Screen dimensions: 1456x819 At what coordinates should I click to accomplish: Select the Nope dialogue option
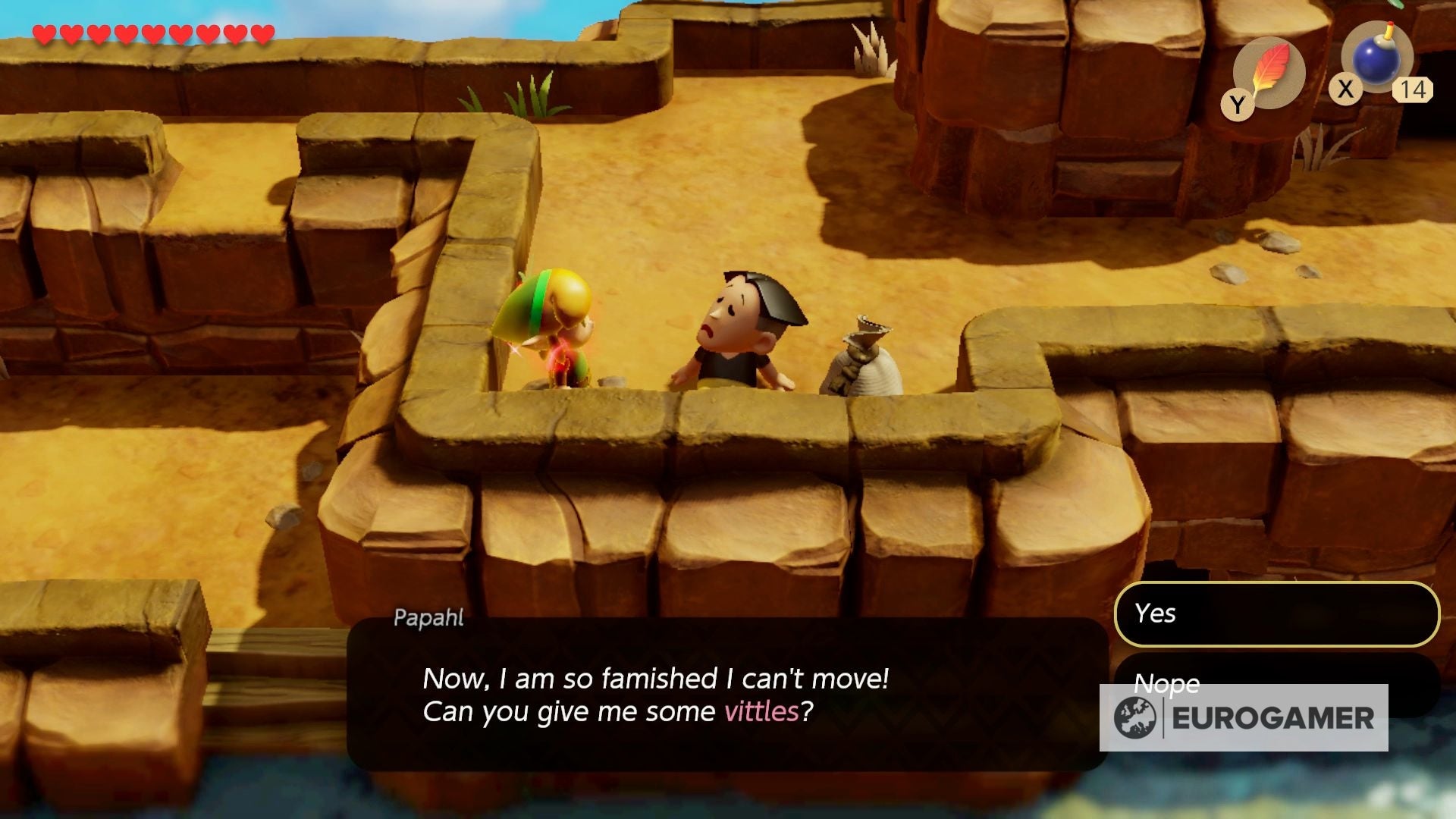point(1165,685)
